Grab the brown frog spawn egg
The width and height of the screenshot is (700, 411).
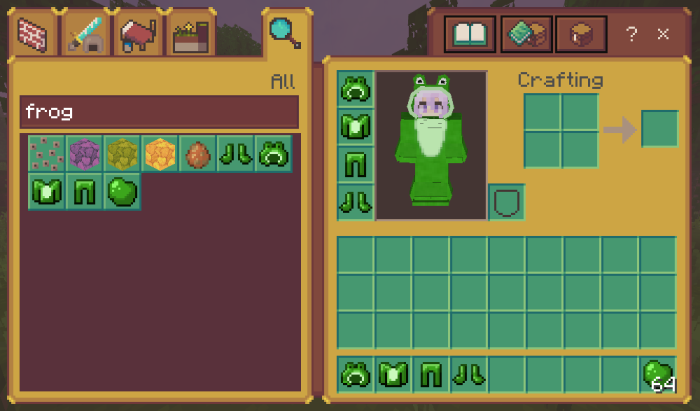(198, 154)
